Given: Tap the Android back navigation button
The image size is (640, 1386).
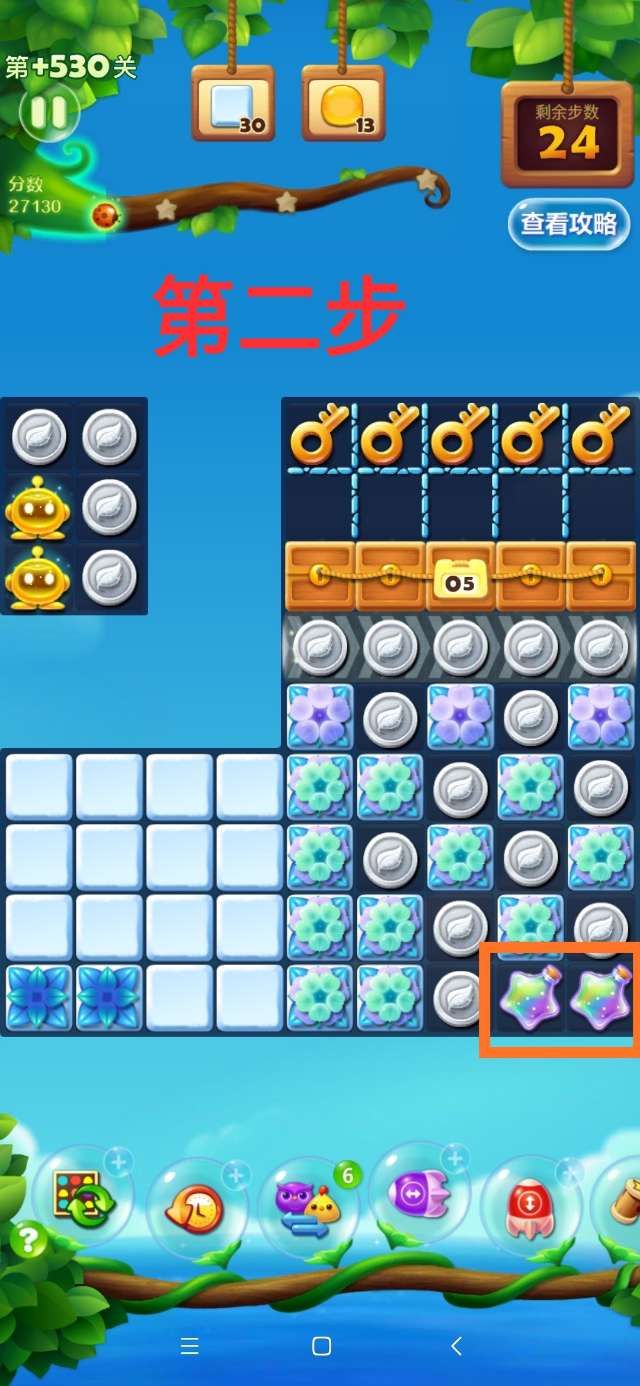Looking at the screenshot, I should click(456, 1346).
